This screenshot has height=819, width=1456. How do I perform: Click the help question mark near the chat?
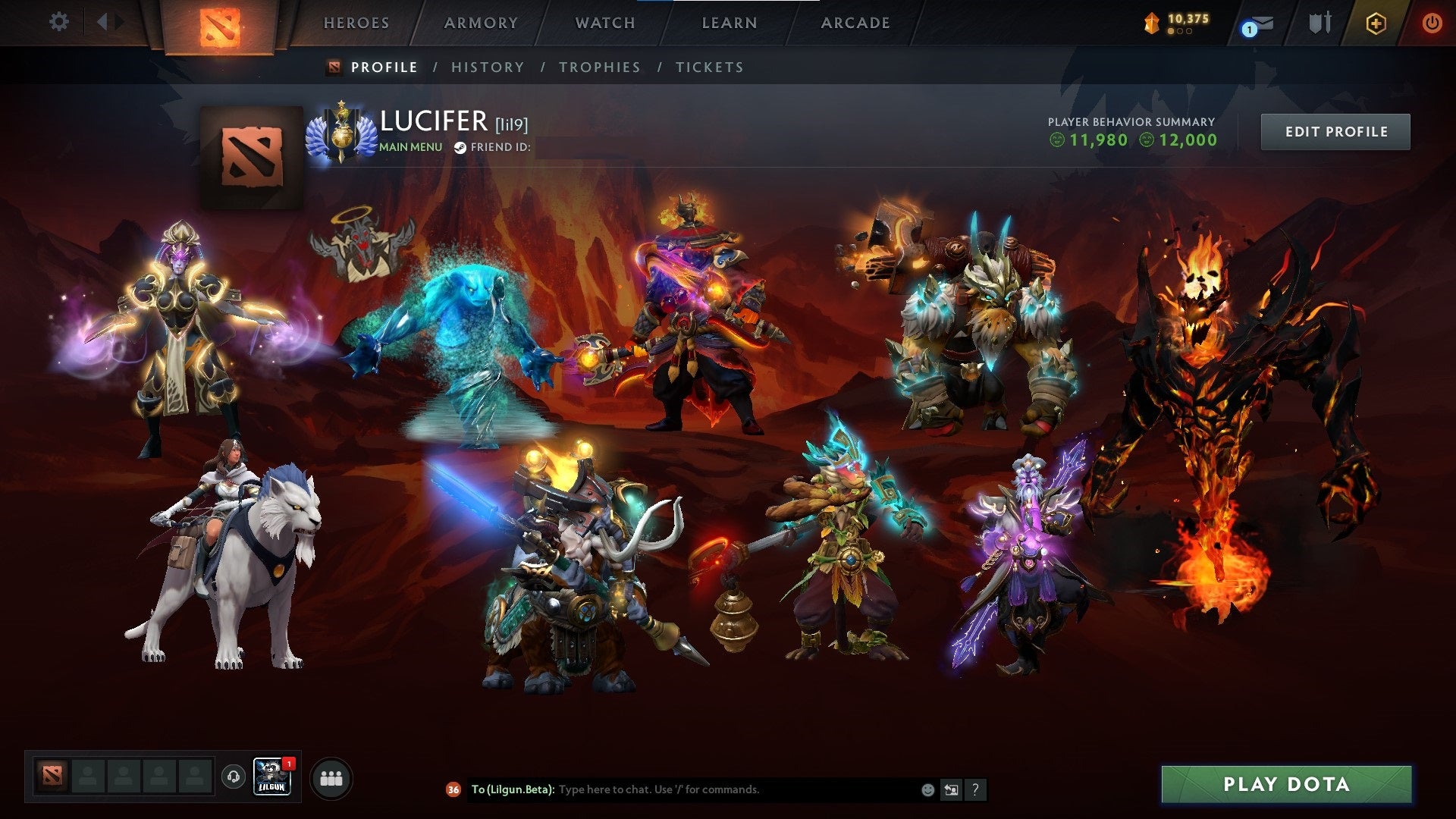(974, 789)
